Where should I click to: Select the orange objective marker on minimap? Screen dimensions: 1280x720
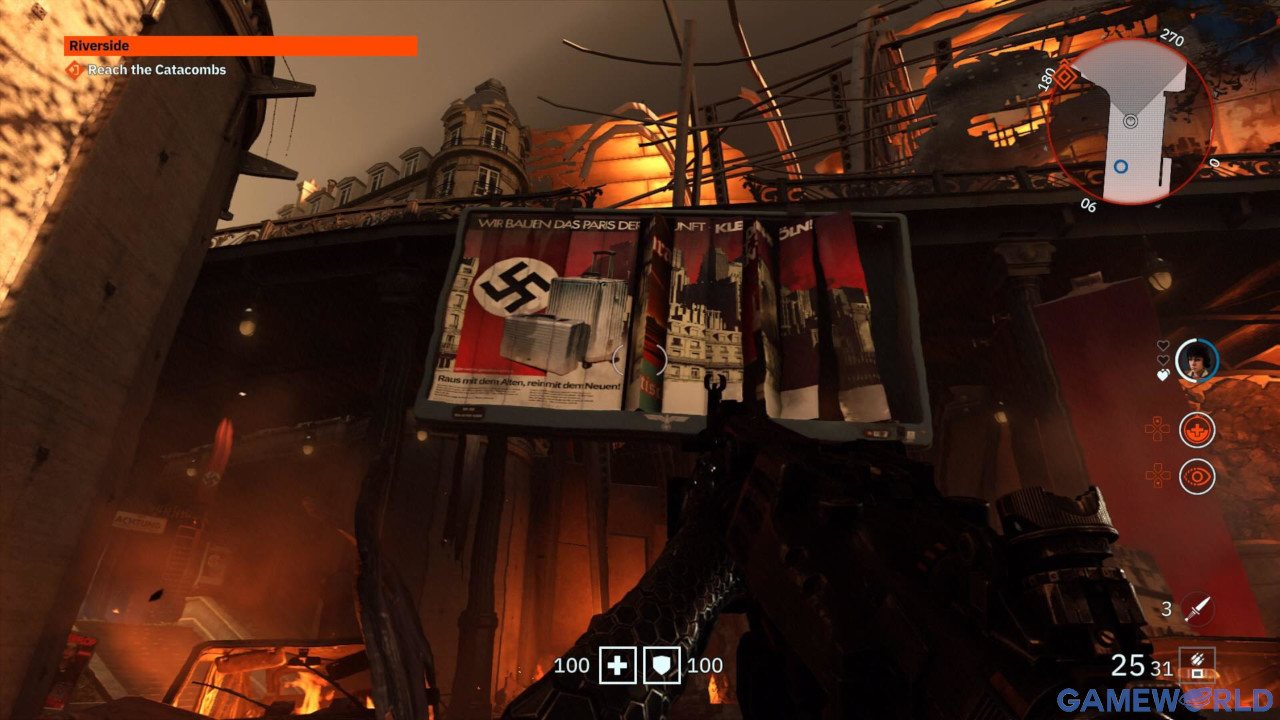click(x=1066, y=74)
